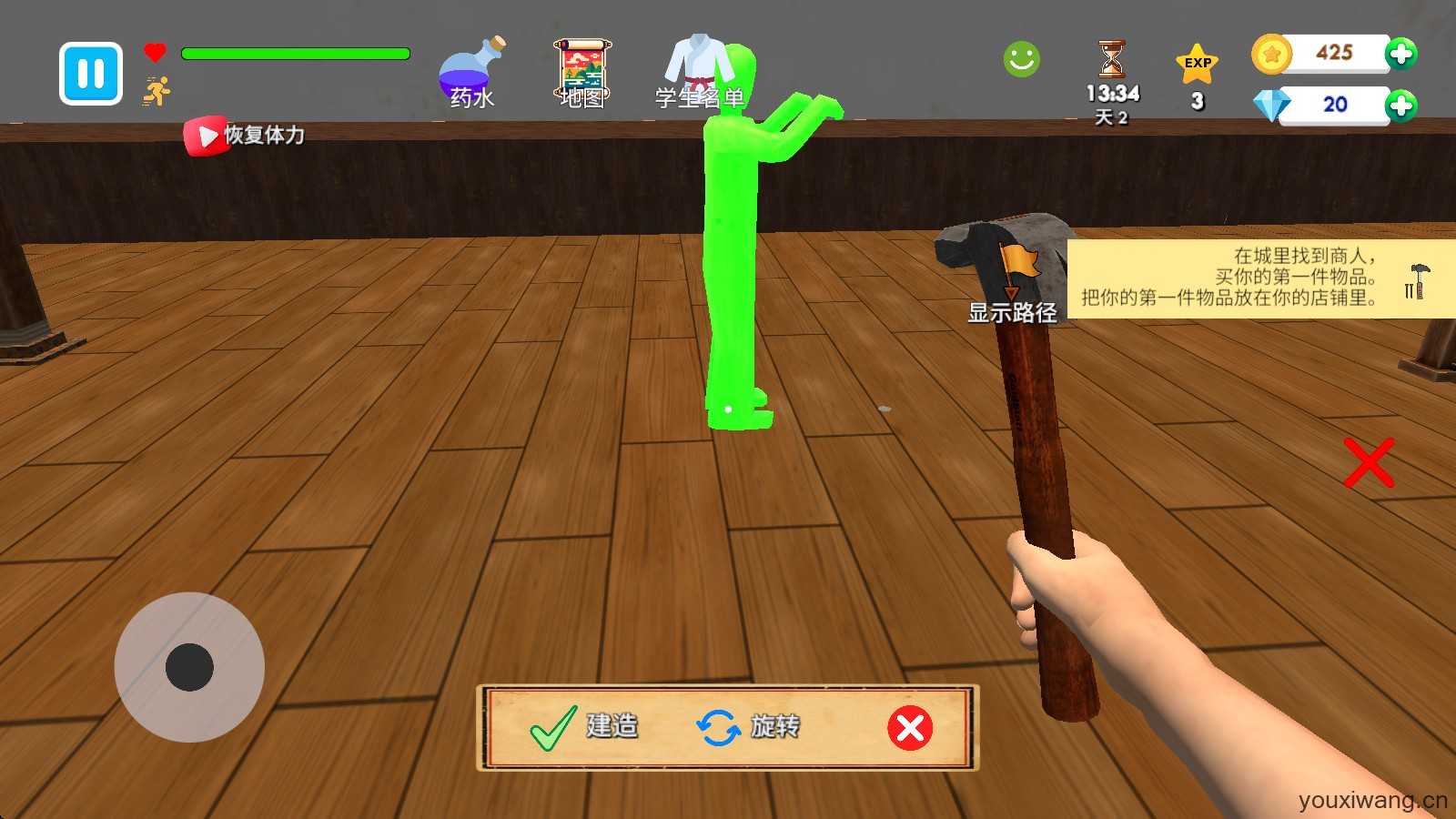Add more diamonds with plus button
This screenshot has height=819, width=1456.
pos(1400,106)
